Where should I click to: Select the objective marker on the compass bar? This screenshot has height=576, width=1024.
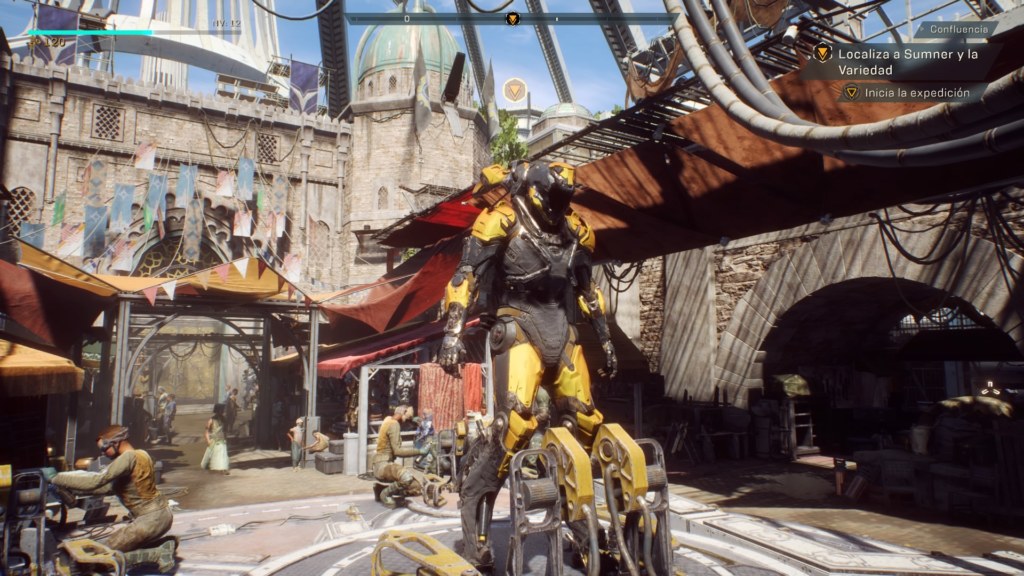[512, 18]
